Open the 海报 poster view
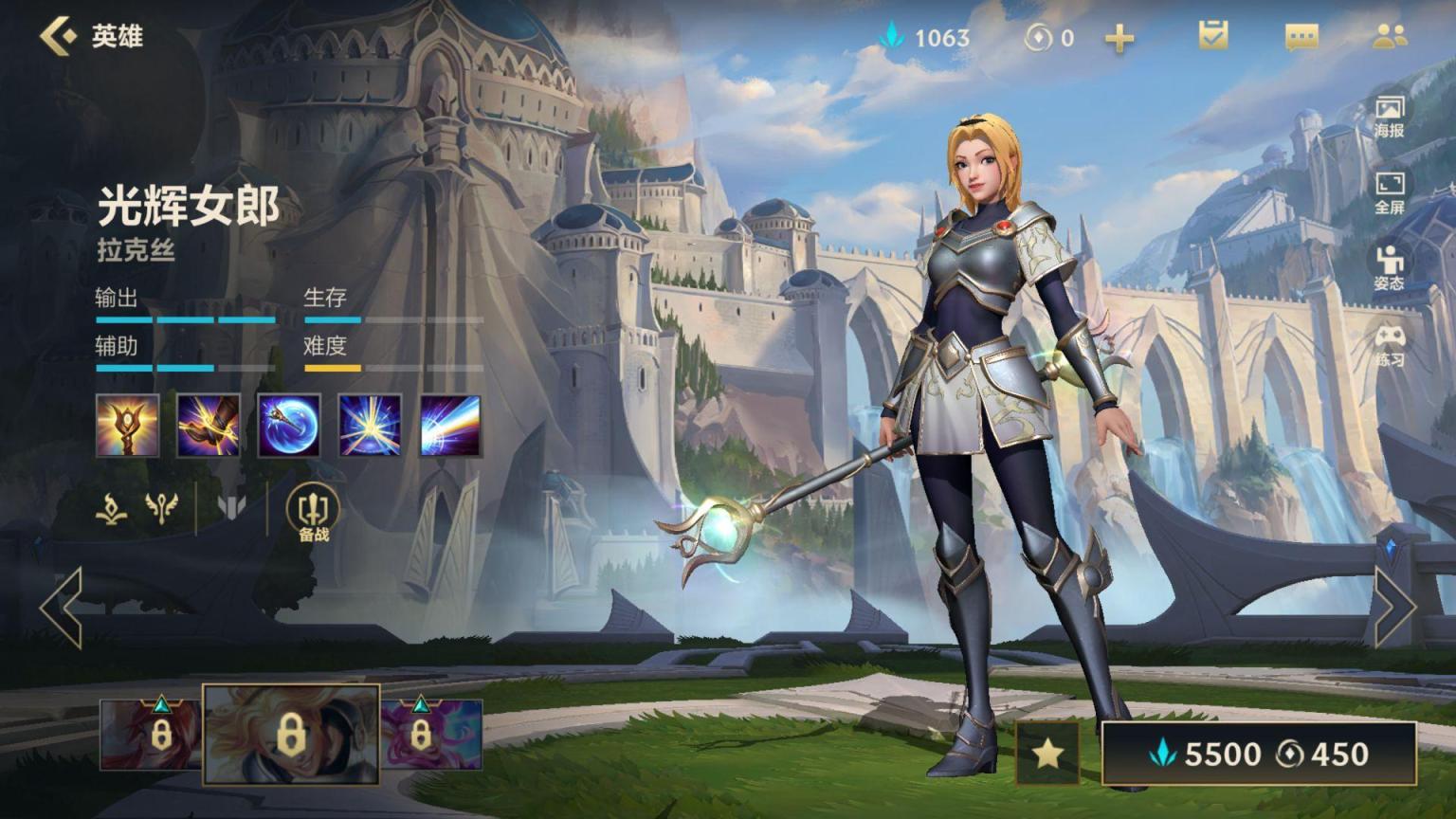 tap(1389, 116)
